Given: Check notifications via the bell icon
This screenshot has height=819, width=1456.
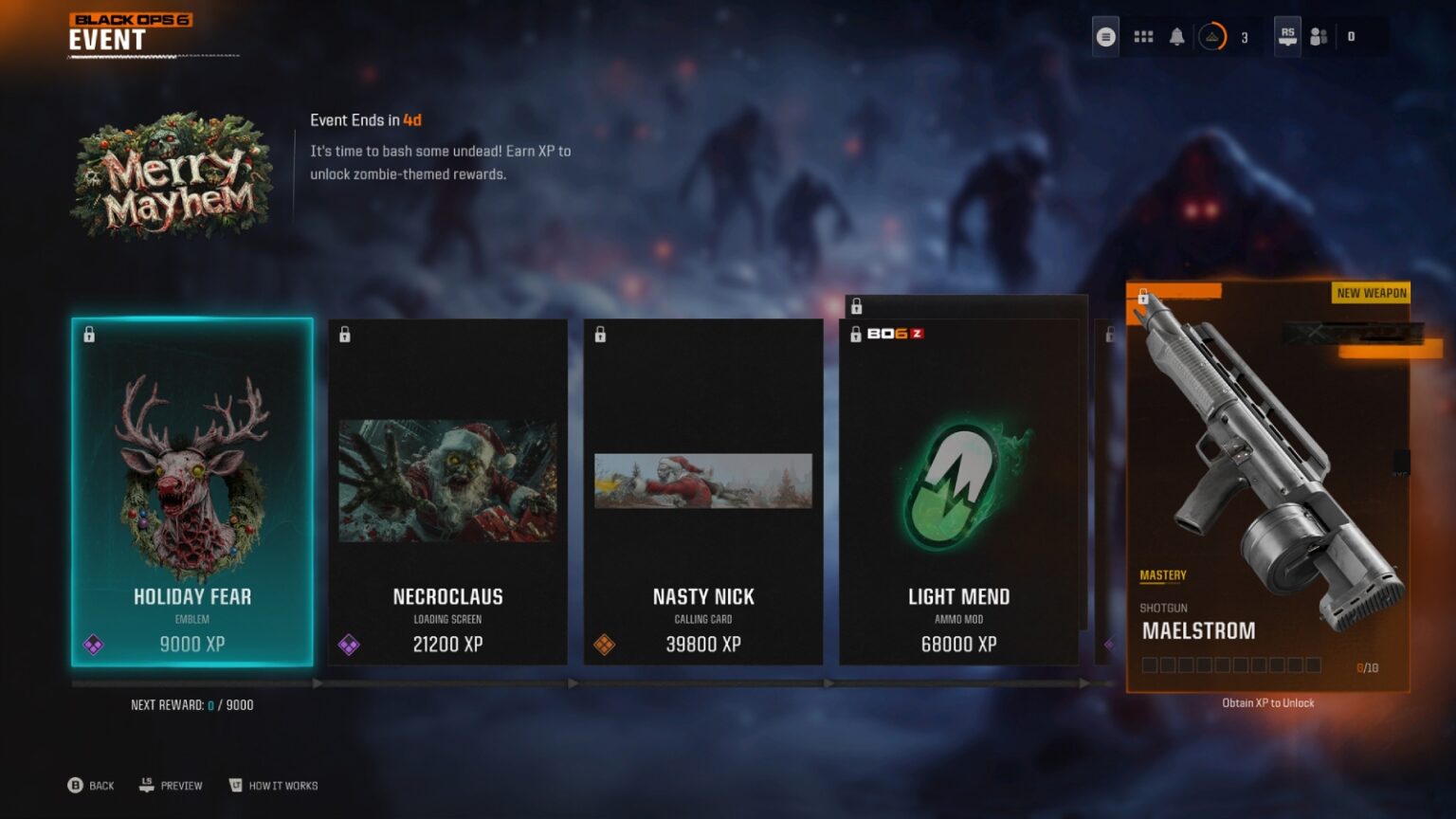Looking at the screenshot, I should tap(1177, 36).
